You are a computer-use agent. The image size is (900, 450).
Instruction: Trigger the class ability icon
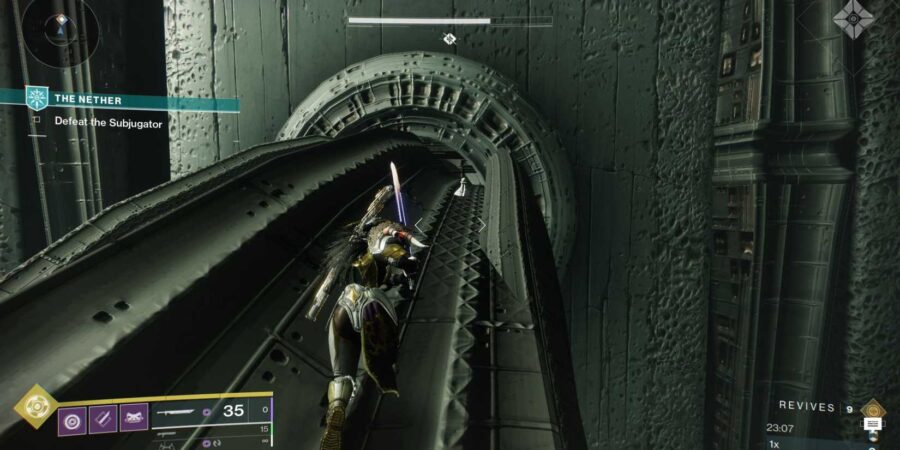click(x=133, y=417)
